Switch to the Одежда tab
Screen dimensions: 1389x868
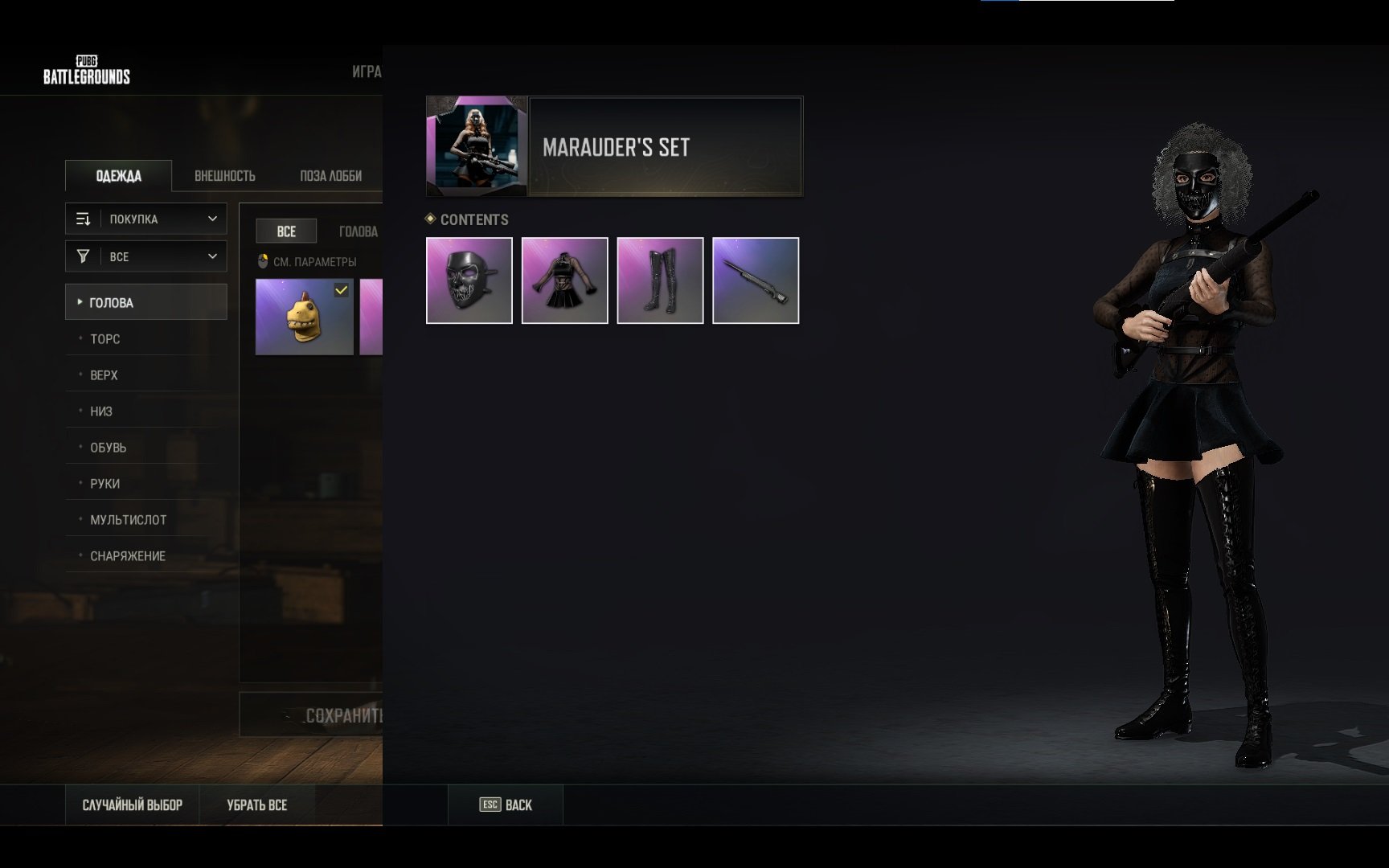118,176
